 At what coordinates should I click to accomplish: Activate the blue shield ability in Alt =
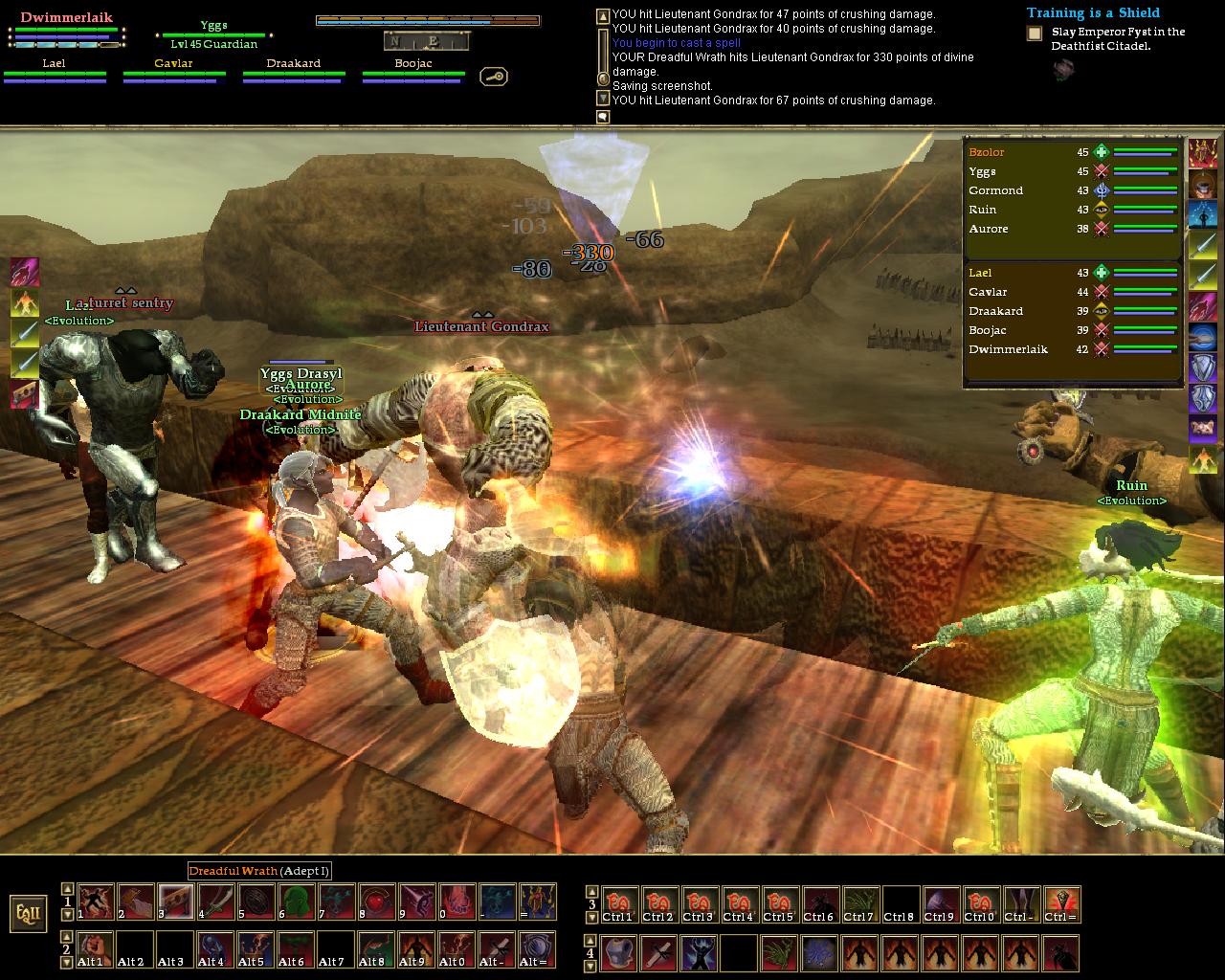point(537,949)
